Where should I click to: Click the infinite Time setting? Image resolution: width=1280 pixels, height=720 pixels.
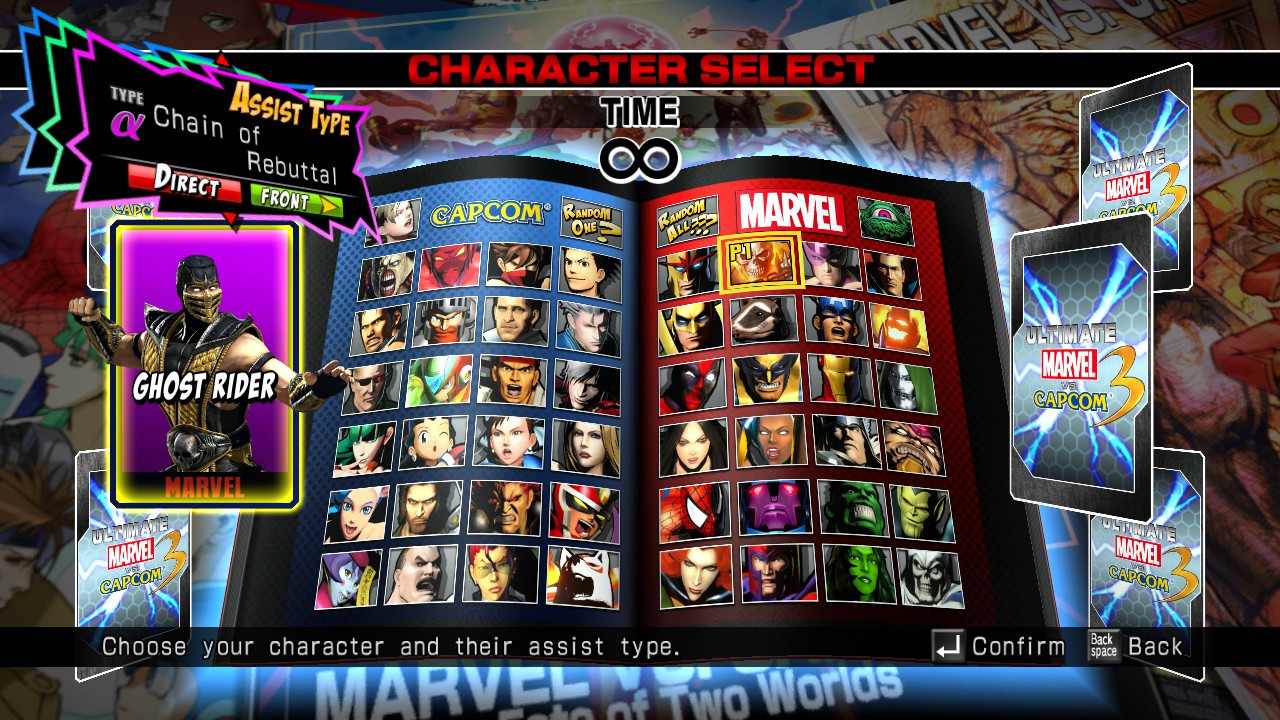(x=640, y=155)
